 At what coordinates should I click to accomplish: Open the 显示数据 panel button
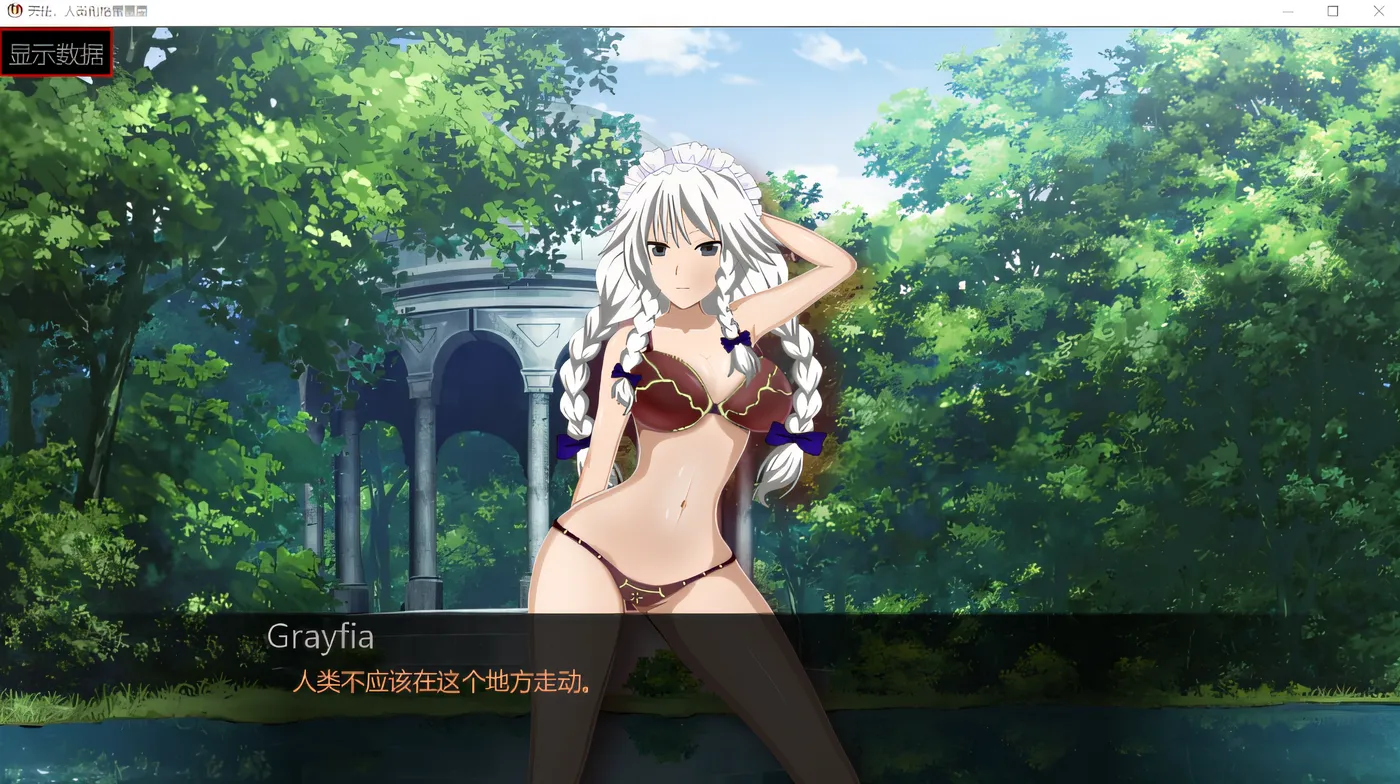pyautogui.click(x=56, y=53)
